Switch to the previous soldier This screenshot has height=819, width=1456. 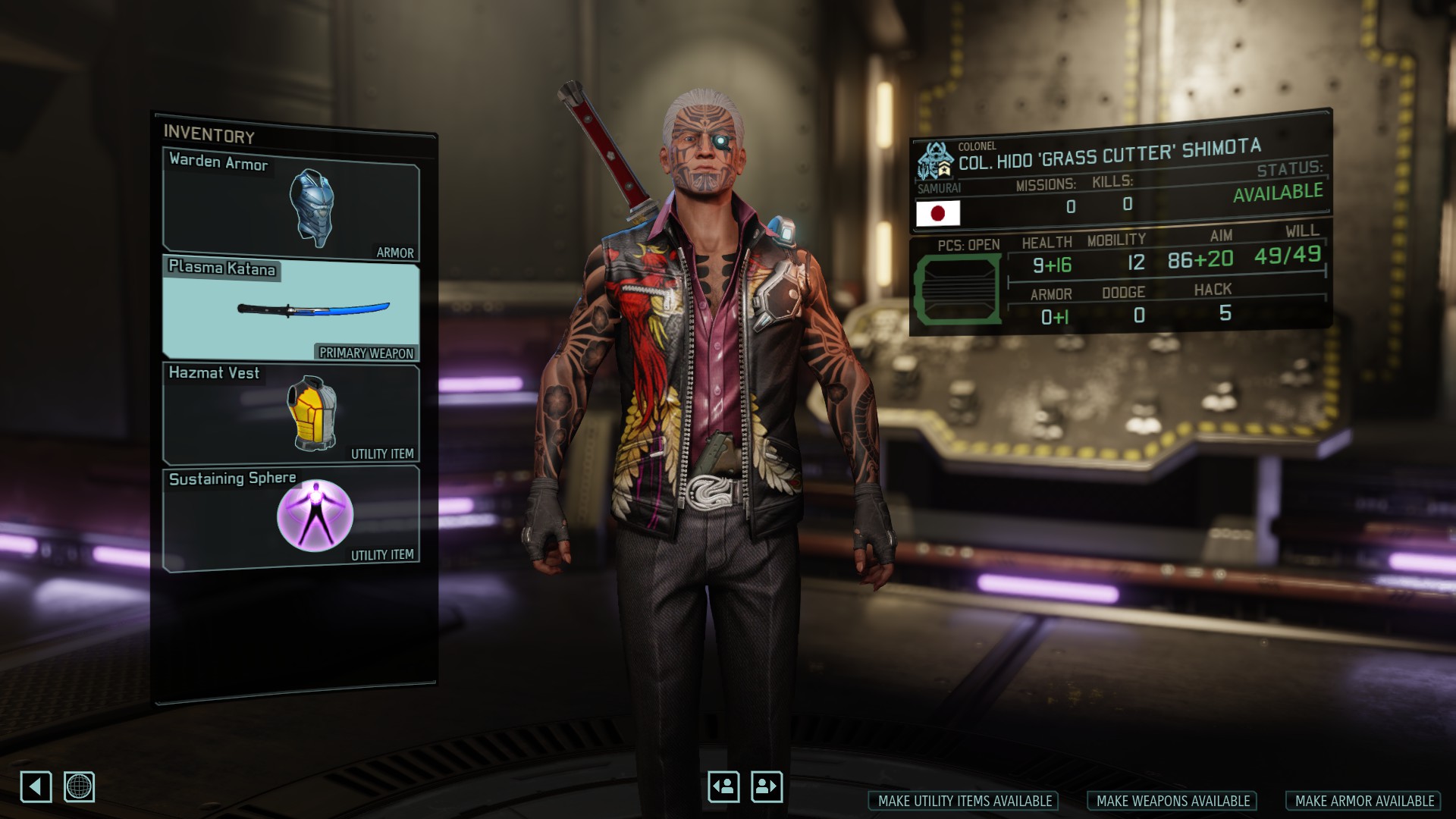pos(723,786)
